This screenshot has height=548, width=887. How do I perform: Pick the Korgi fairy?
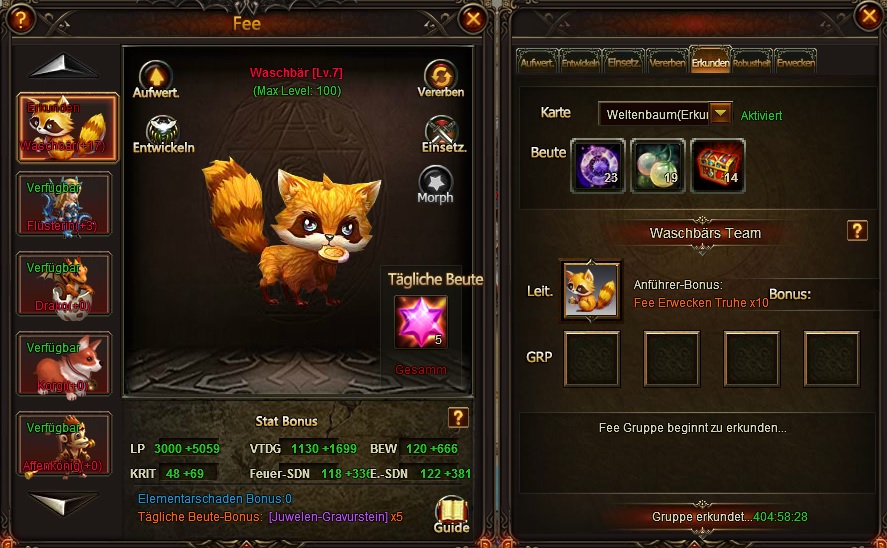65,364
